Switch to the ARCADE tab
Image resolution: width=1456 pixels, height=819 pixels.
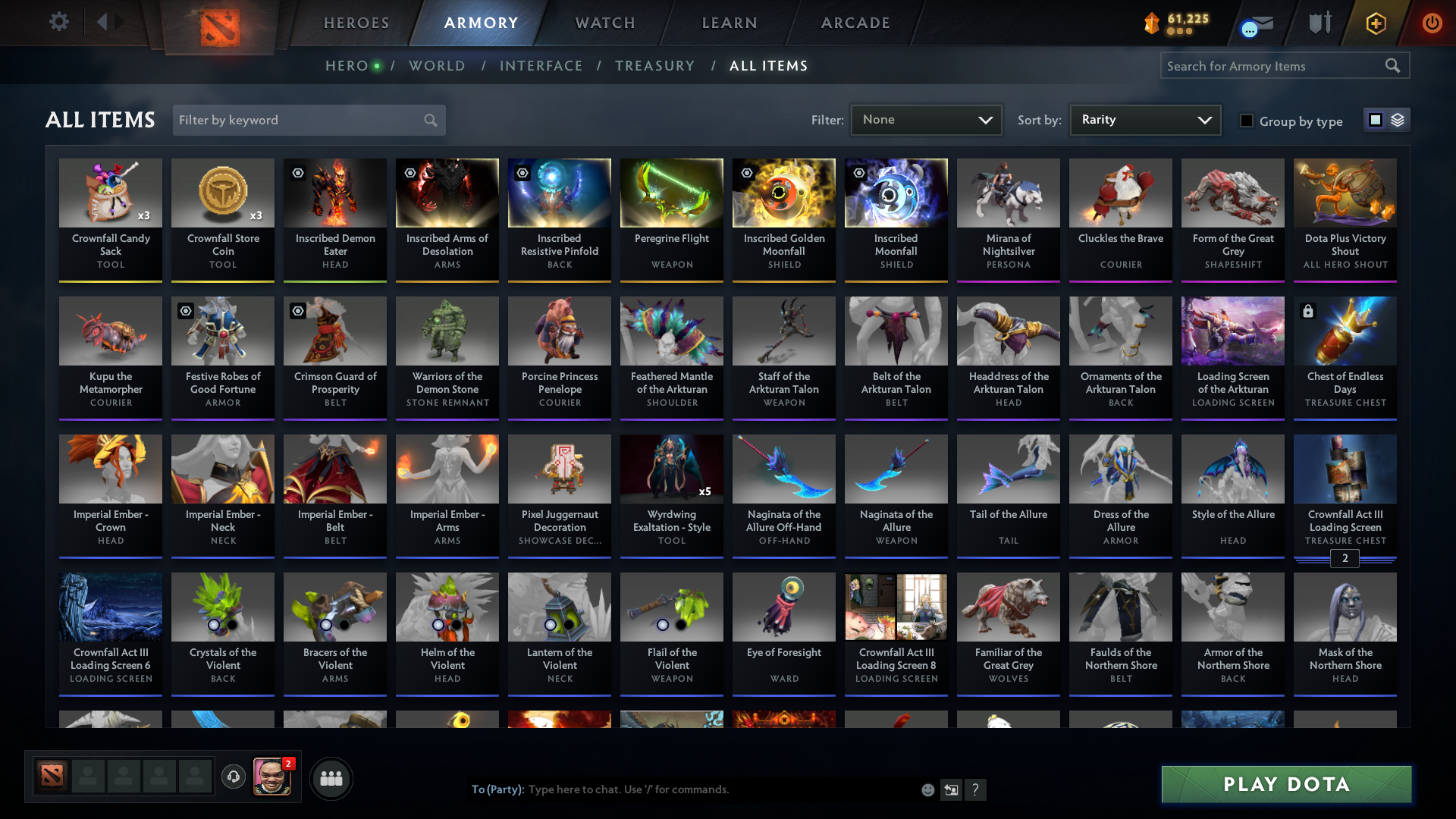click(x=855, y=23)
